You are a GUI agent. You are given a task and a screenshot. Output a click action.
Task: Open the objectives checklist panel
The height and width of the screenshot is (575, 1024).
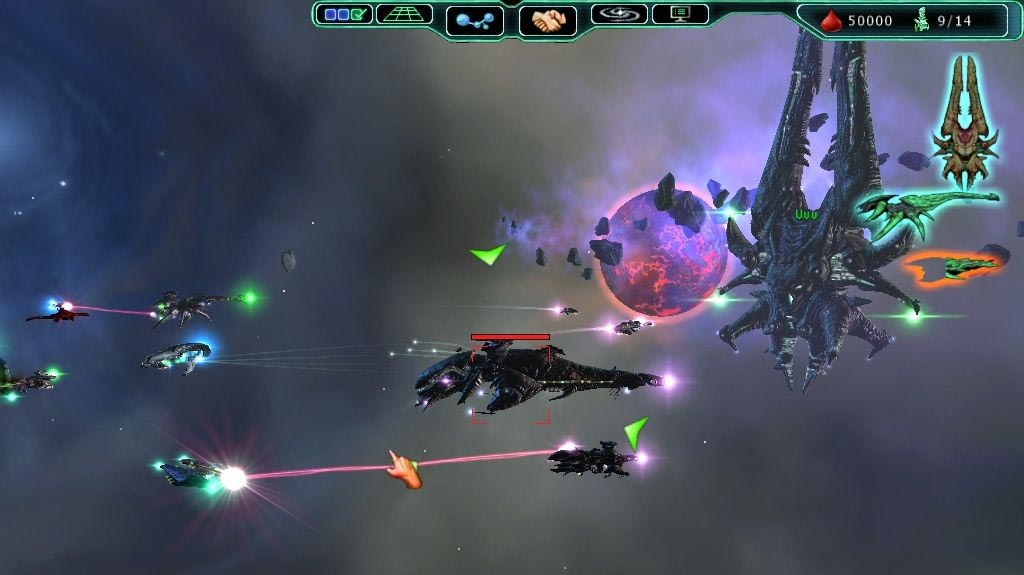coord(344,14)
